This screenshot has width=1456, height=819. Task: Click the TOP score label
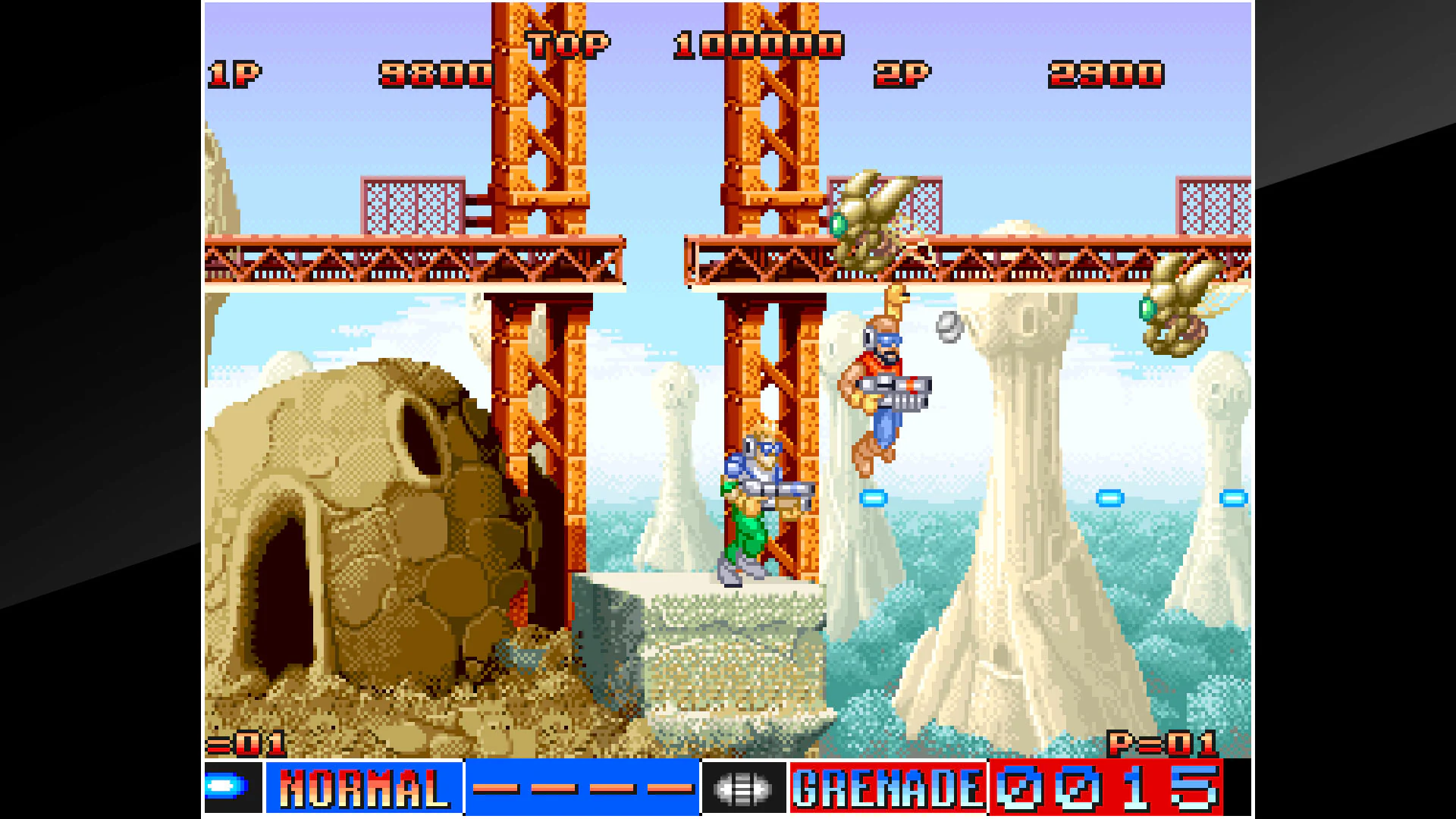click(x=567, y=44)
